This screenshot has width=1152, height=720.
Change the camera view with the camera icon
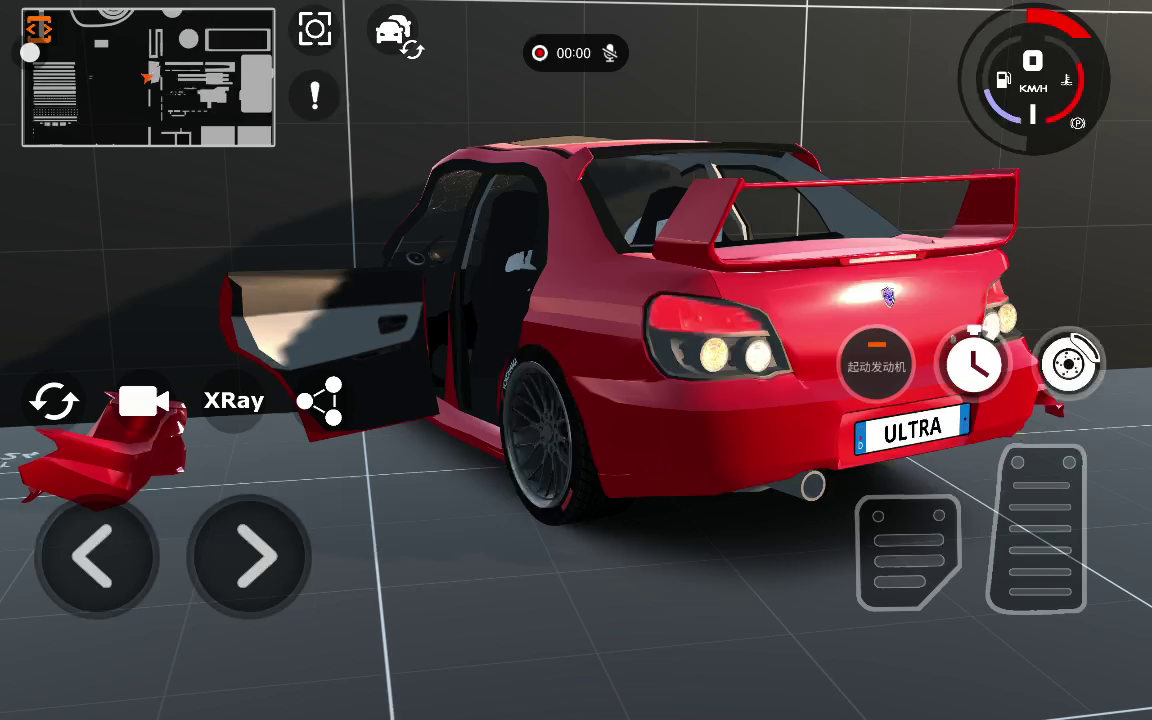pos(143,401)
